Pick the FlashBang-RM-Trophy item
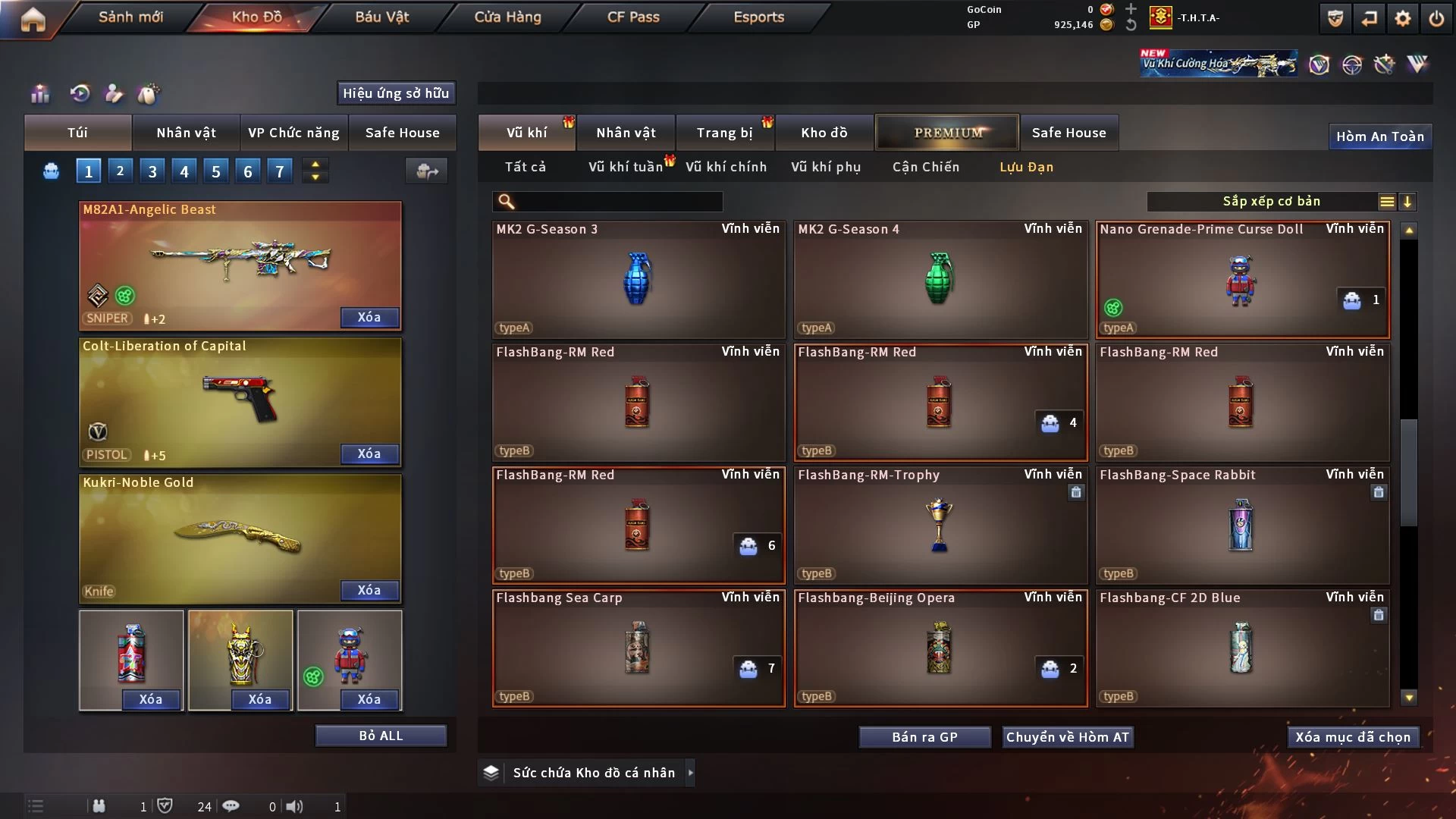Image resolution: width=1456 pixels, height=819 pixels. [x=940, y=525]
